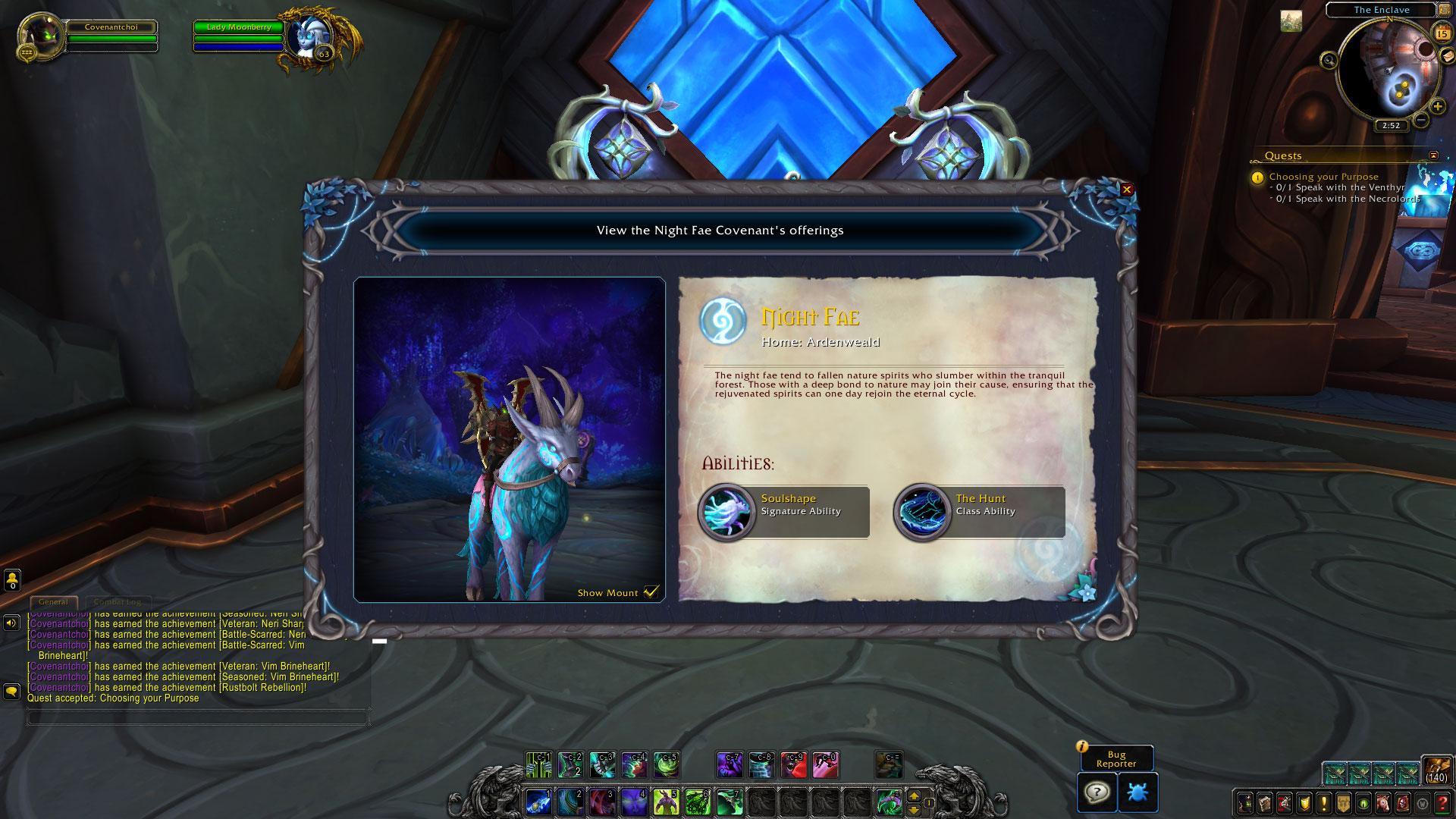Close the Night Fae Covenant offerings window
The width and height of the screenshot is (1456, 819).
click(1127, 190)
